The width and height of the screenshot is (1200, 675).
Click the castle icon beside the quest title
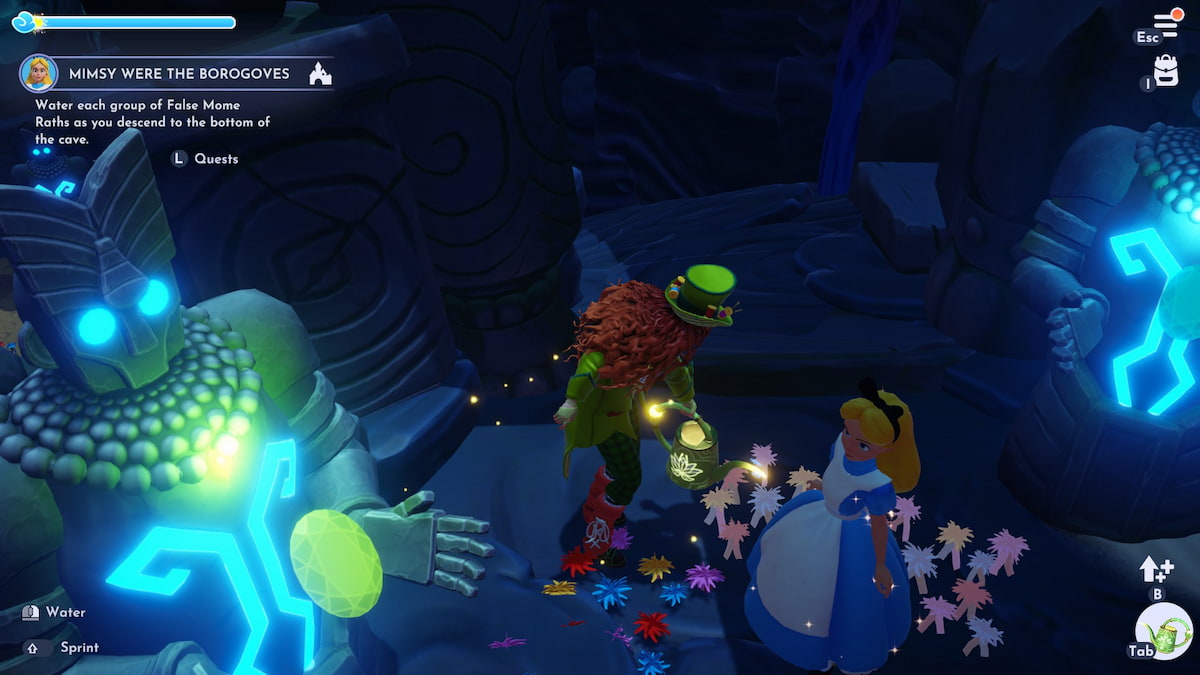pos(320,73)
